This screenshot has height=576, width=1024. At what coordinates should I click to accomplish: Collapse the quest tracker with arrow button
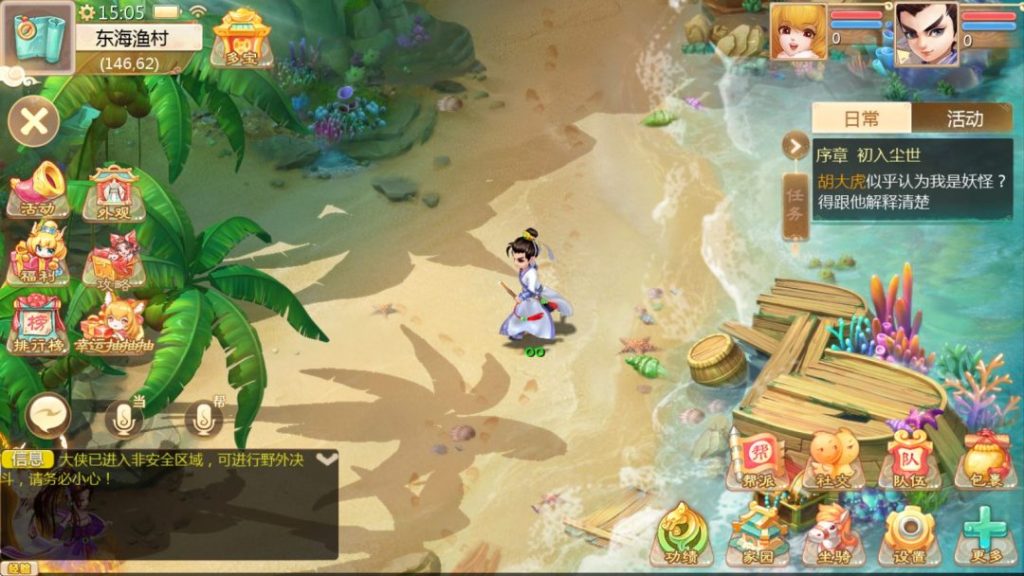(795, 146)
